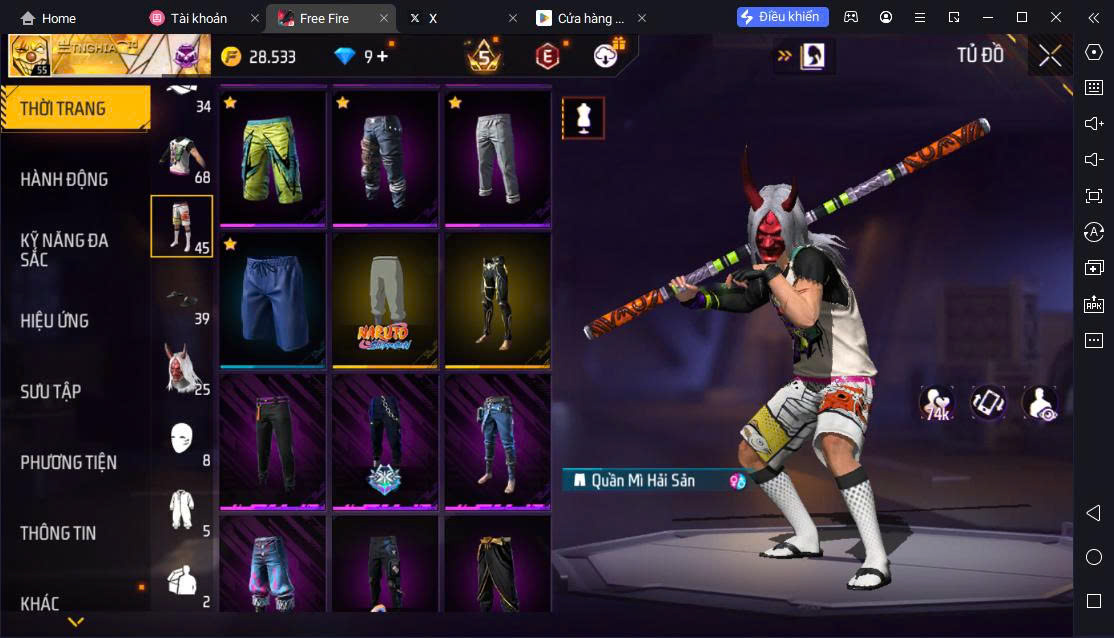Open the shoes subcategory with 39 items
Image resolution: width=1114 pixels, height=638 pixels.
tap(182, 299)
